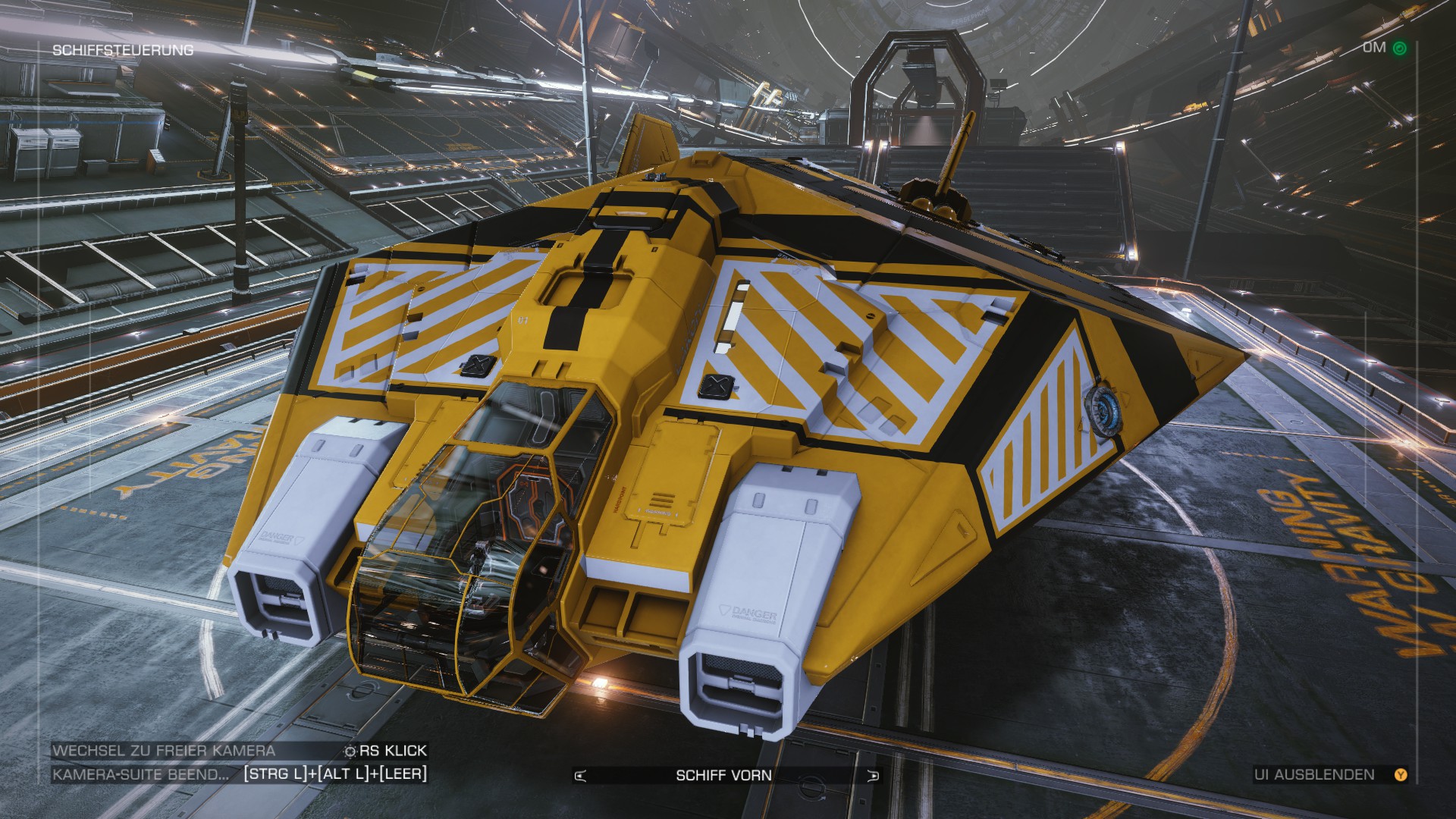The image size is (1456, 819).
Task: Select previous camera view left of Schiff Vorn
Action: [x=582, y=775]
